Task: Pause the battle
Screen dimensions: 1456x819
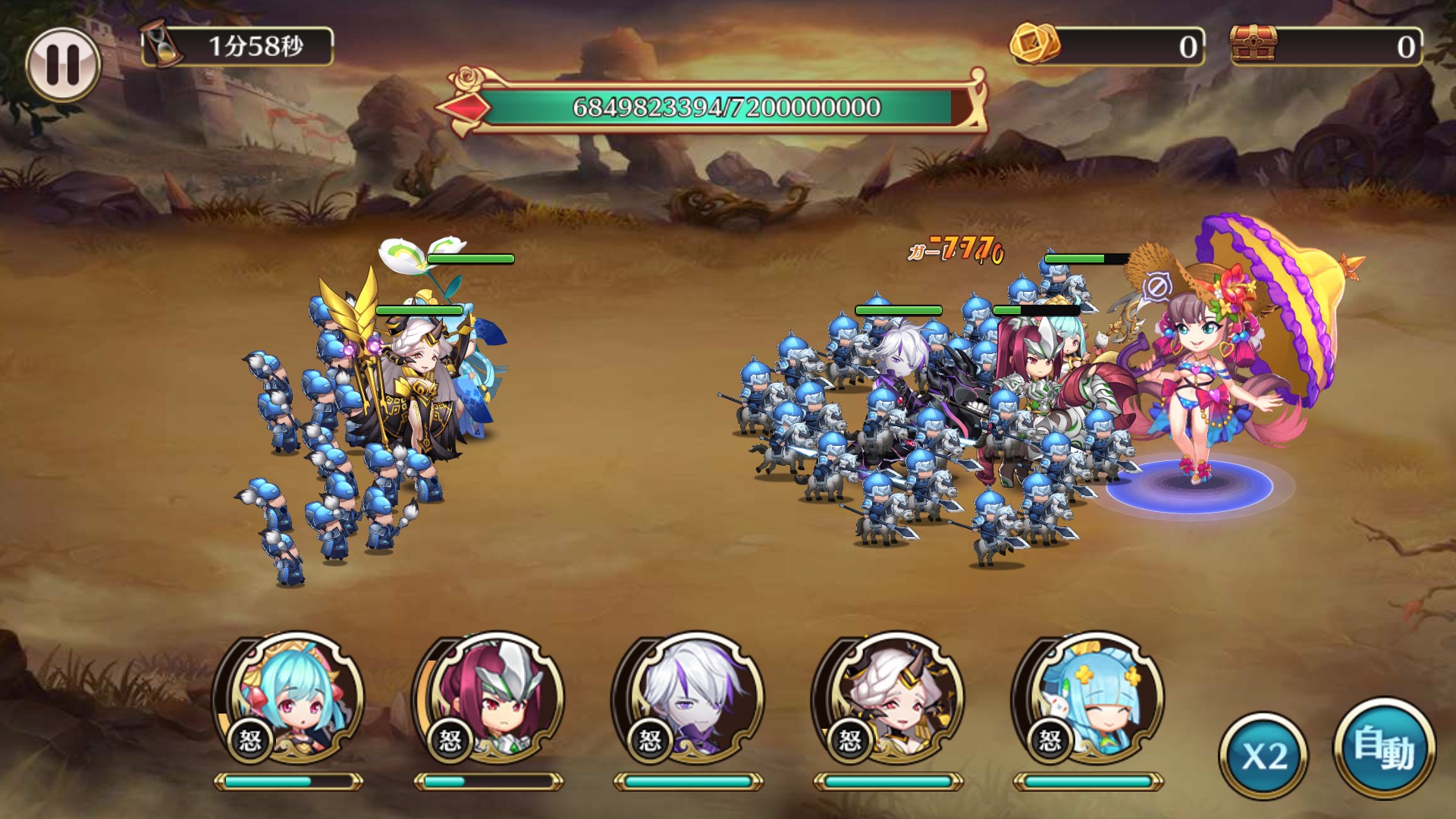Action: (63, 64)
